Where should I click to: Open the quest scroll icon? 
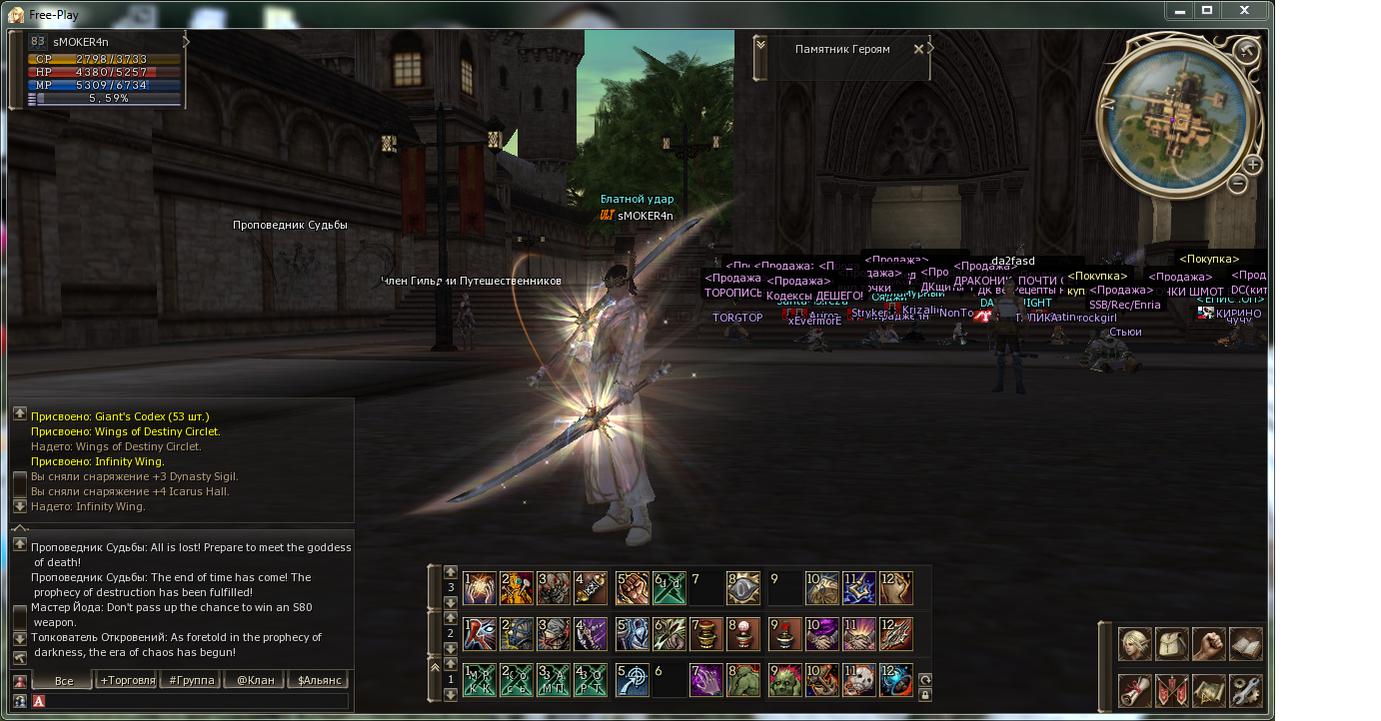1134,691
